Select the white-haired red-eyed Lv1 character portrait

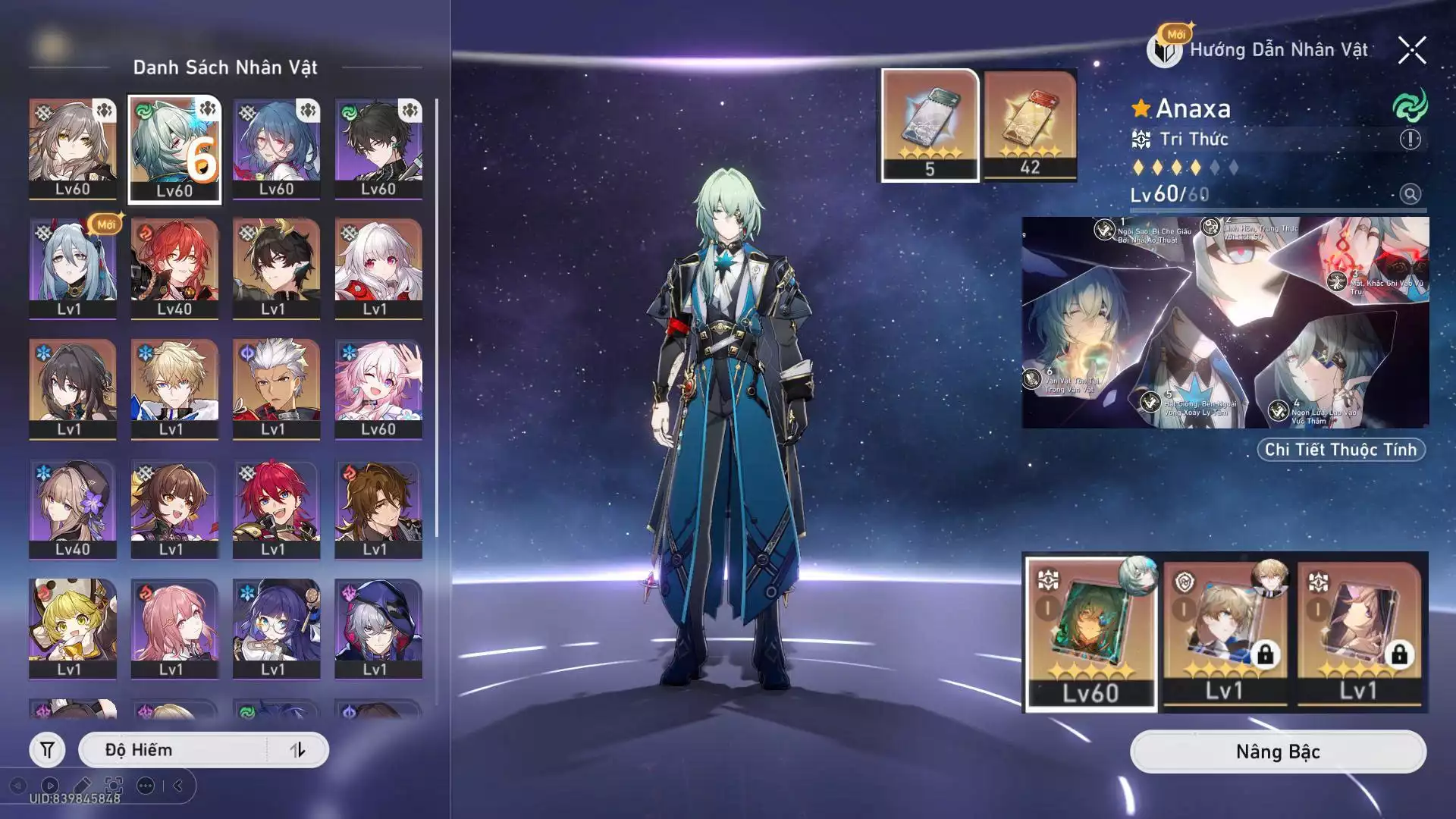378,268
